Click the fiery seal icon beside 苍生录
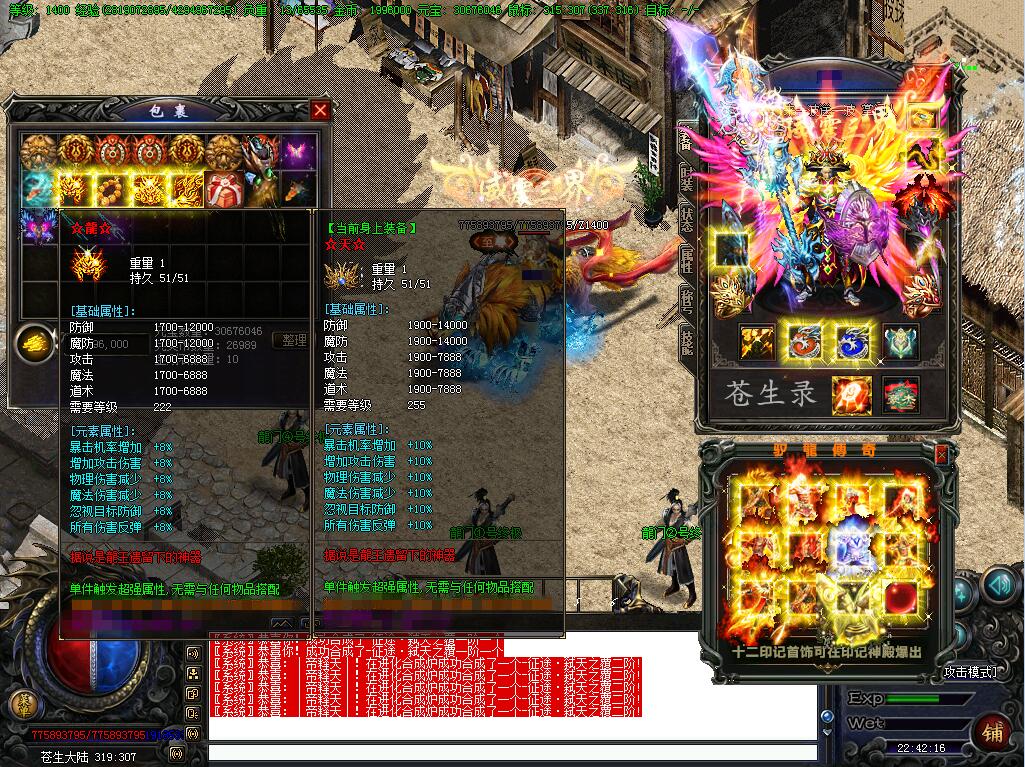 tap(851, 394)
